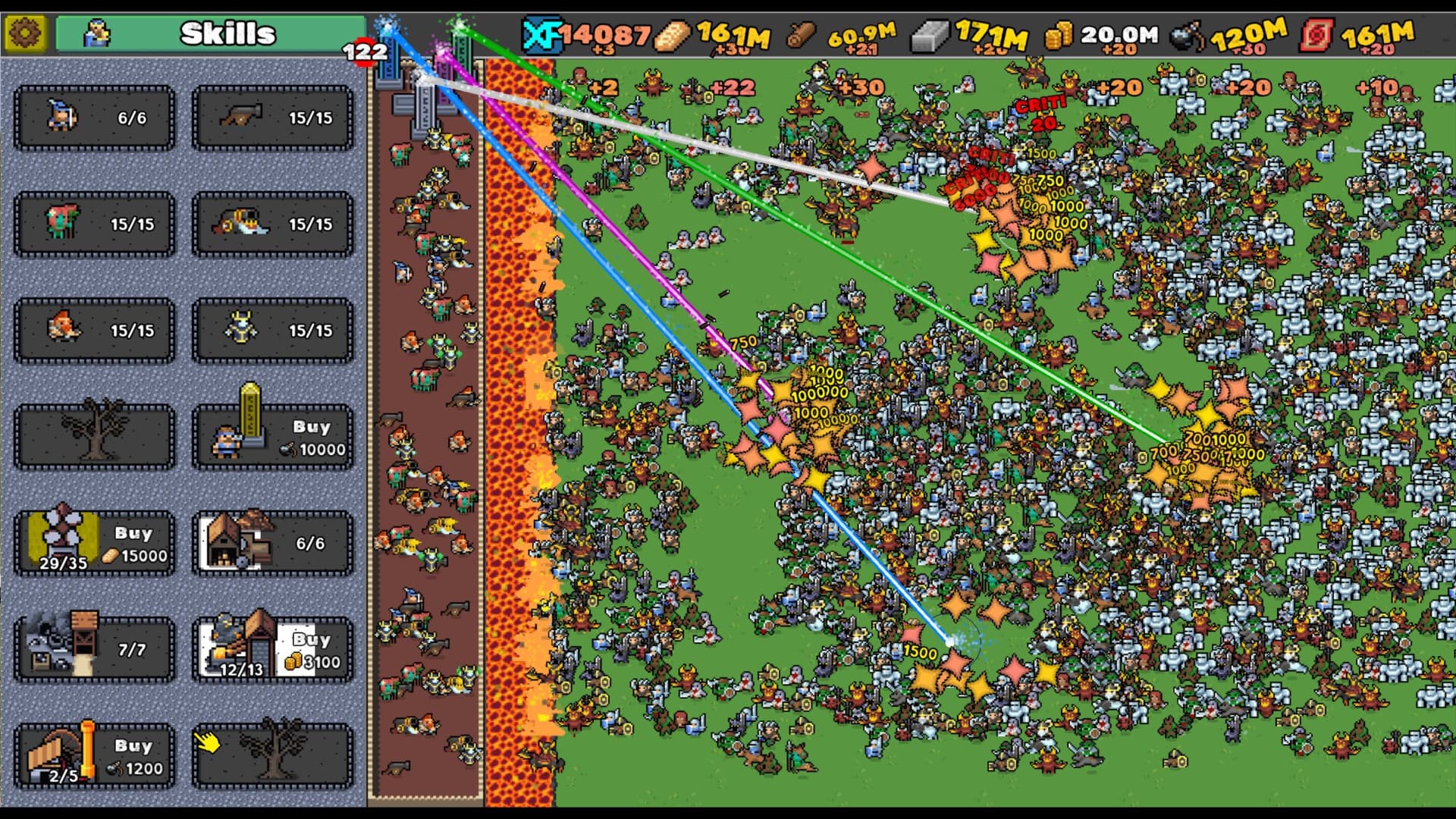Screen dimensions: 1456x819
Task: Select the dwarf miner skill showing 15/15
Action: [x=93, y=330]
